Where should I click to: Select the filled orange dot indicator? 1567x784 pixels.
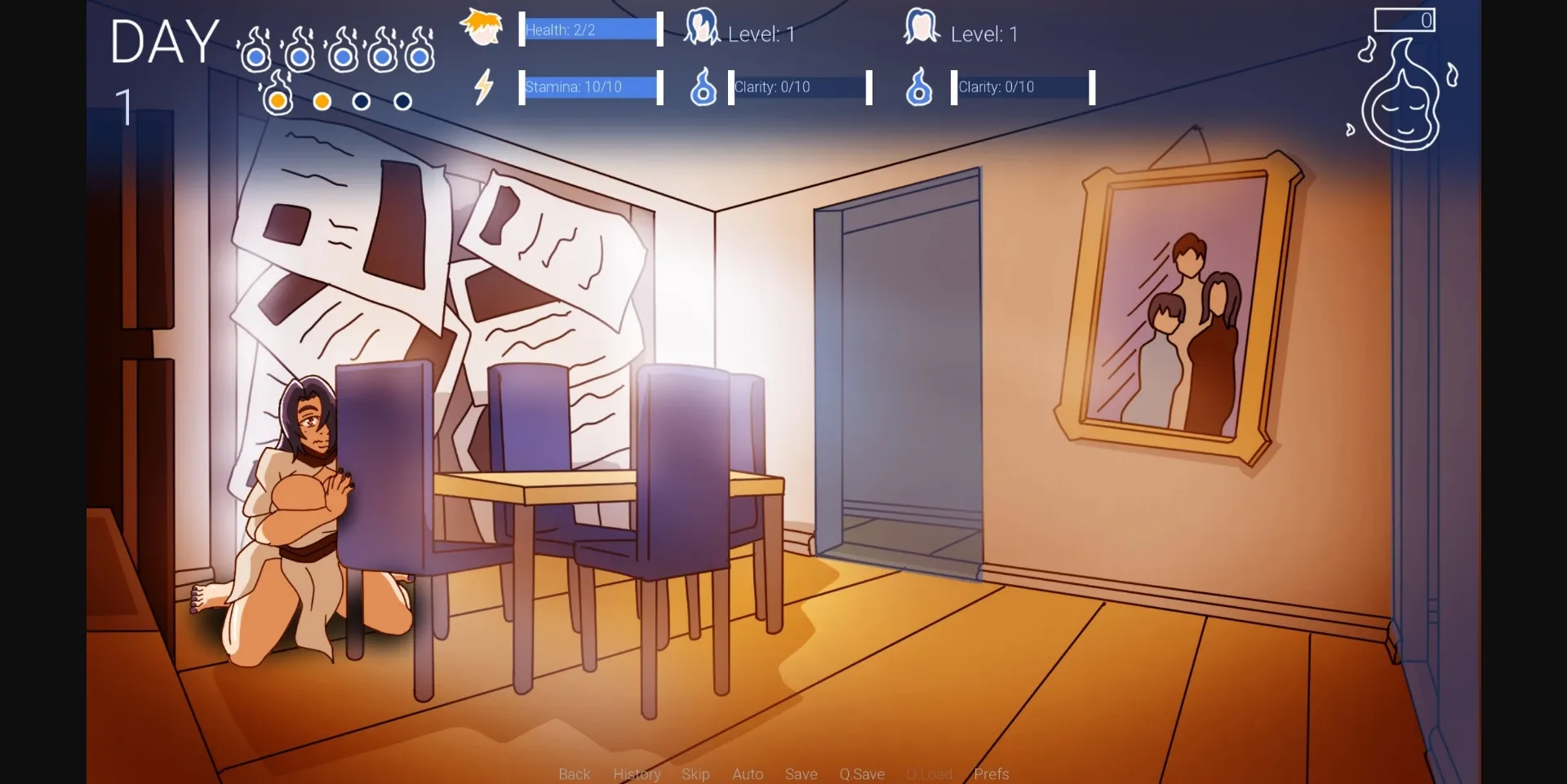(321, 101)
